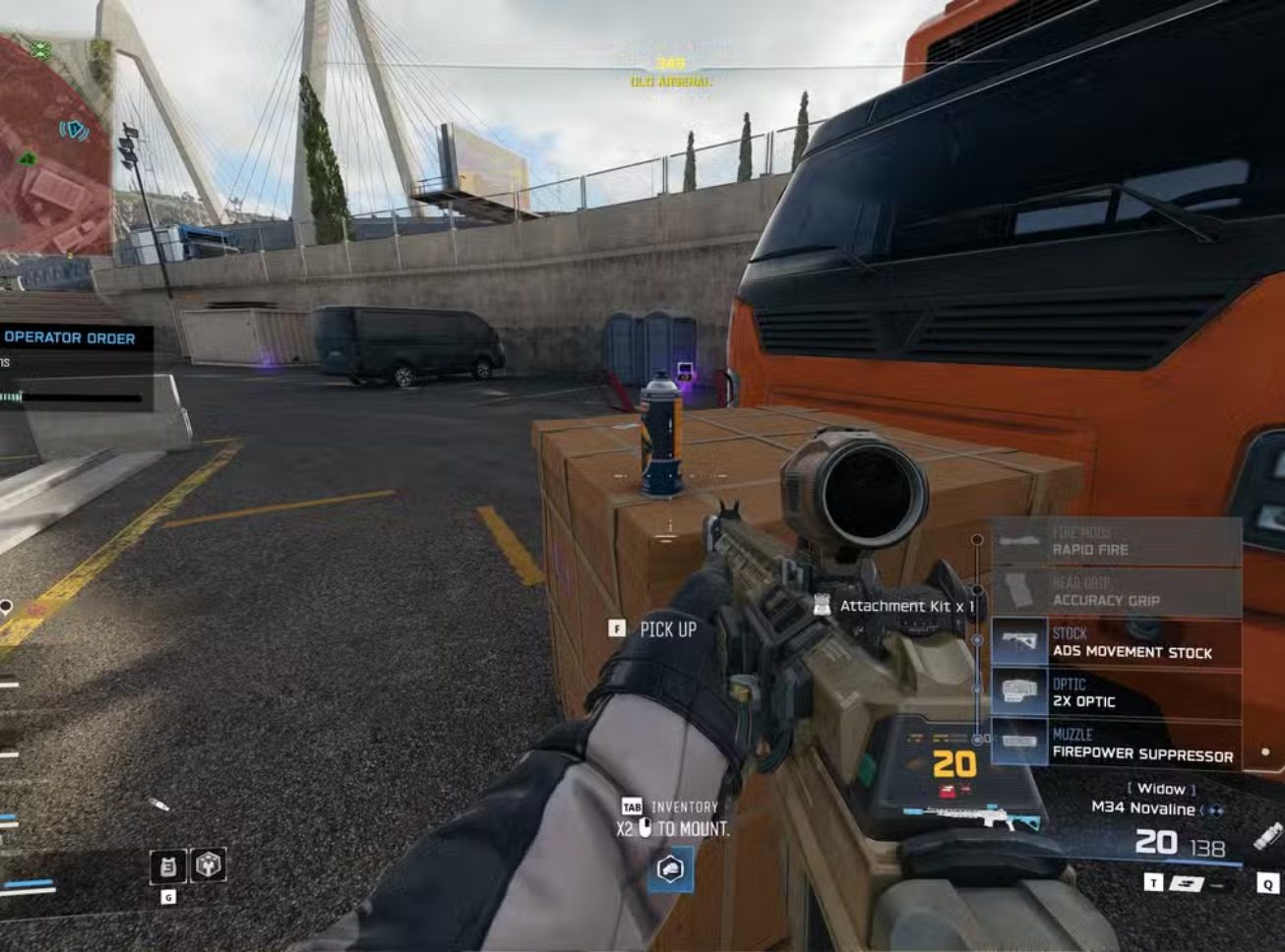The width and height of the screenshot is (1285, 952).
Task: Open the Operator Order panel header
Action: tap(69, 338)
